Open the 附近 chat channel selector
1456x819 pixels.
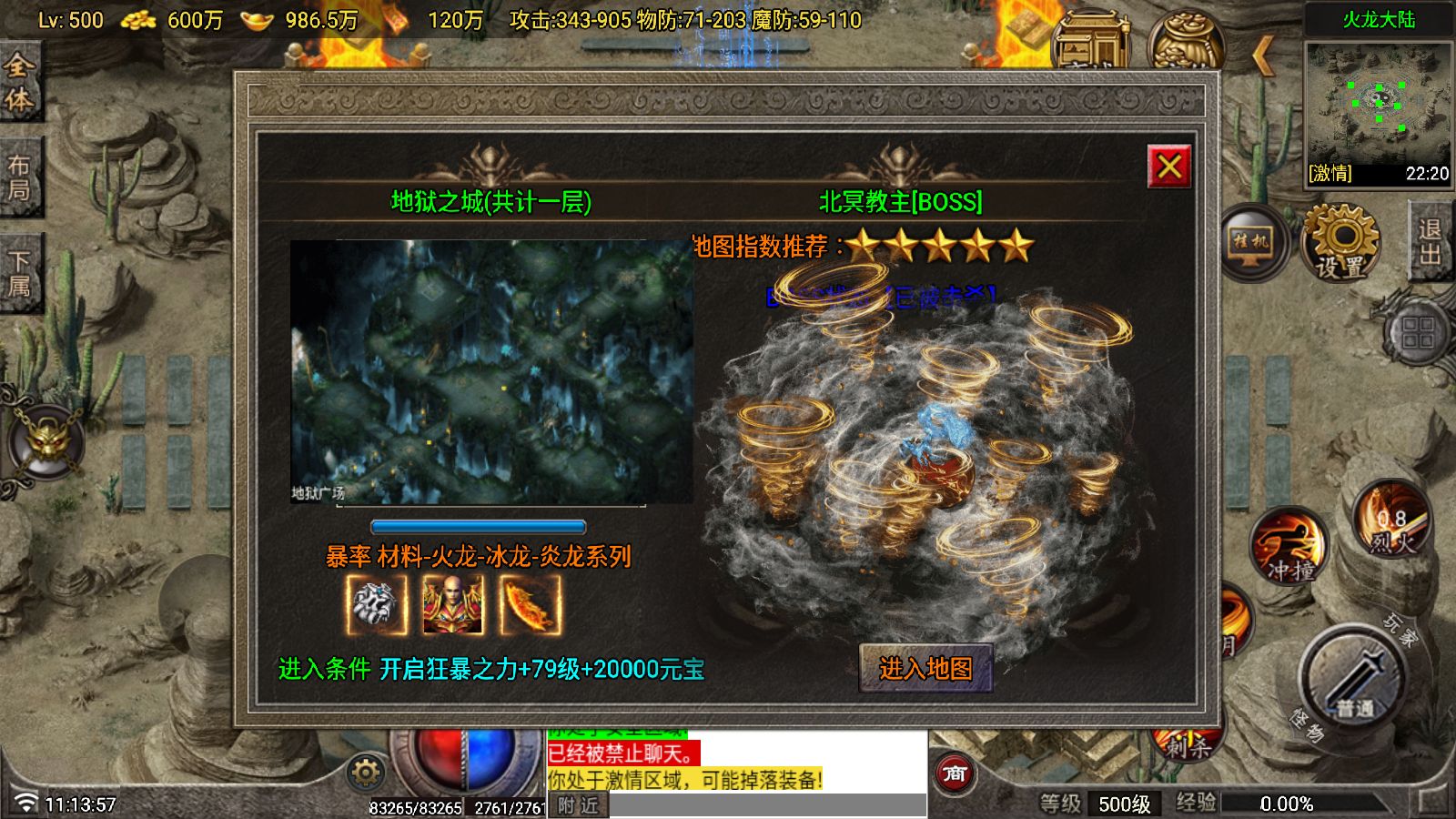click(577, 804)
